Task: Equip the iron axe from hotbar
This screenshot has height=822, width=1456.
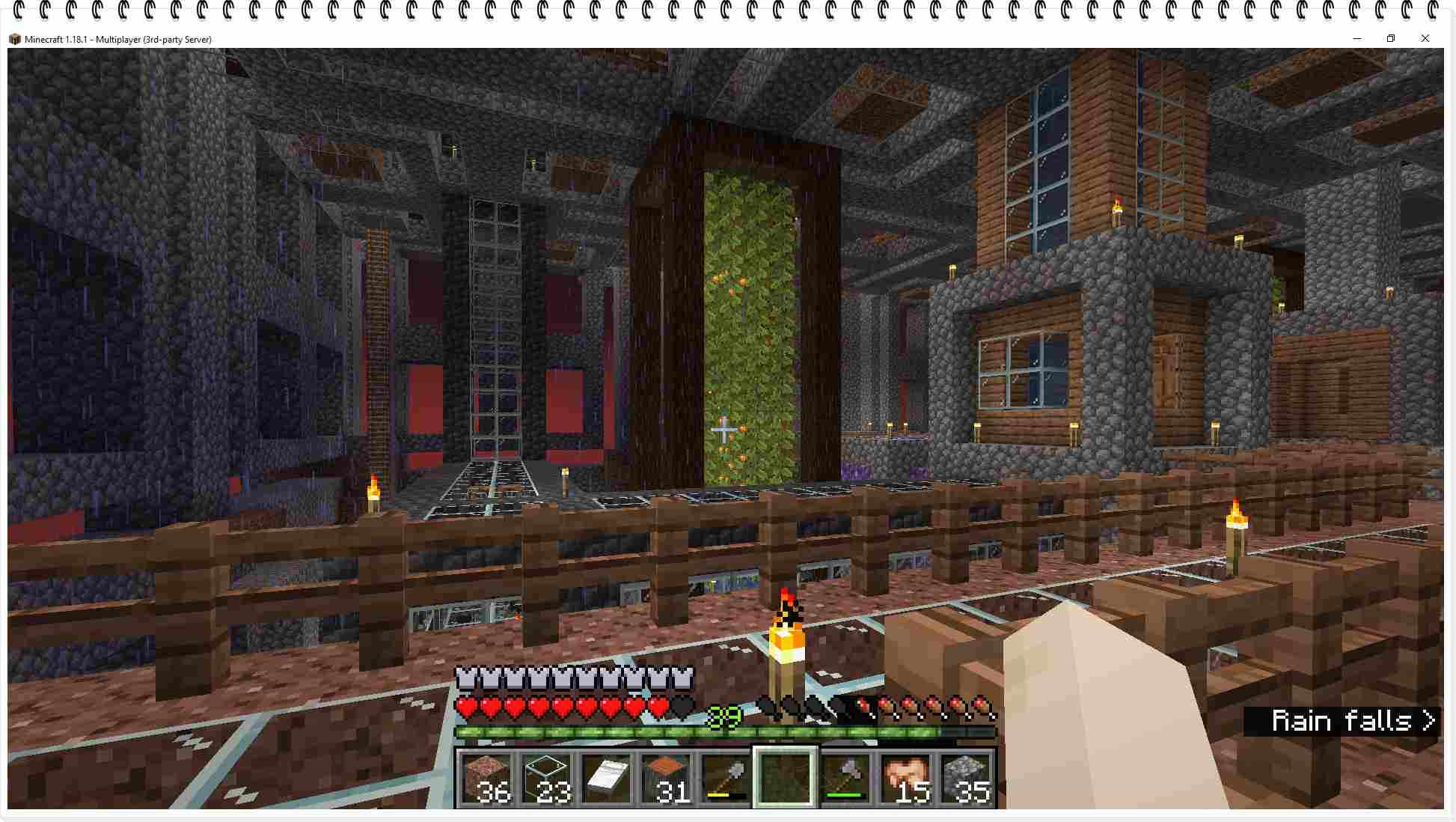Action: coord(845,779)
